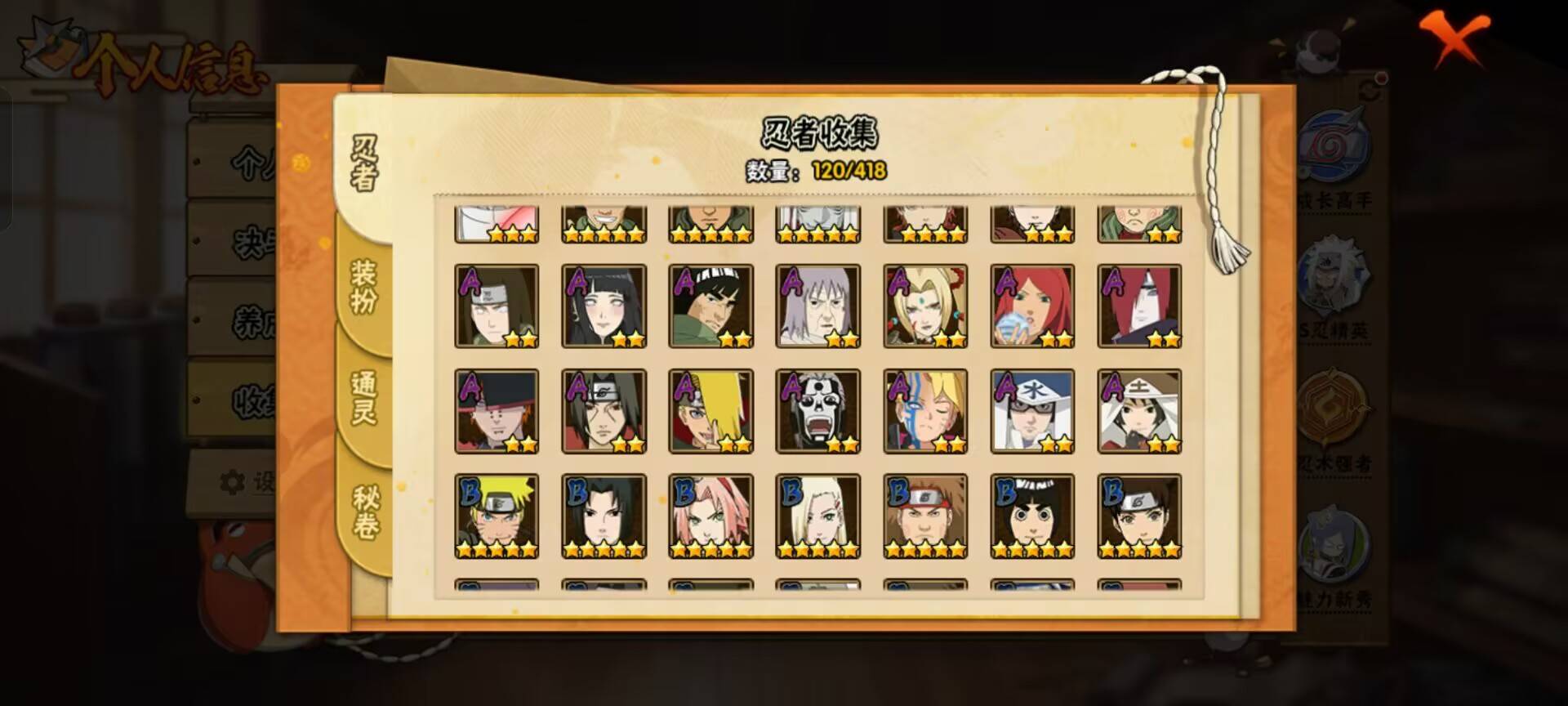Select Sakura's B-rank portrait
The width and height of the screenshot is (1568, 706).
(x=711, y=515)
